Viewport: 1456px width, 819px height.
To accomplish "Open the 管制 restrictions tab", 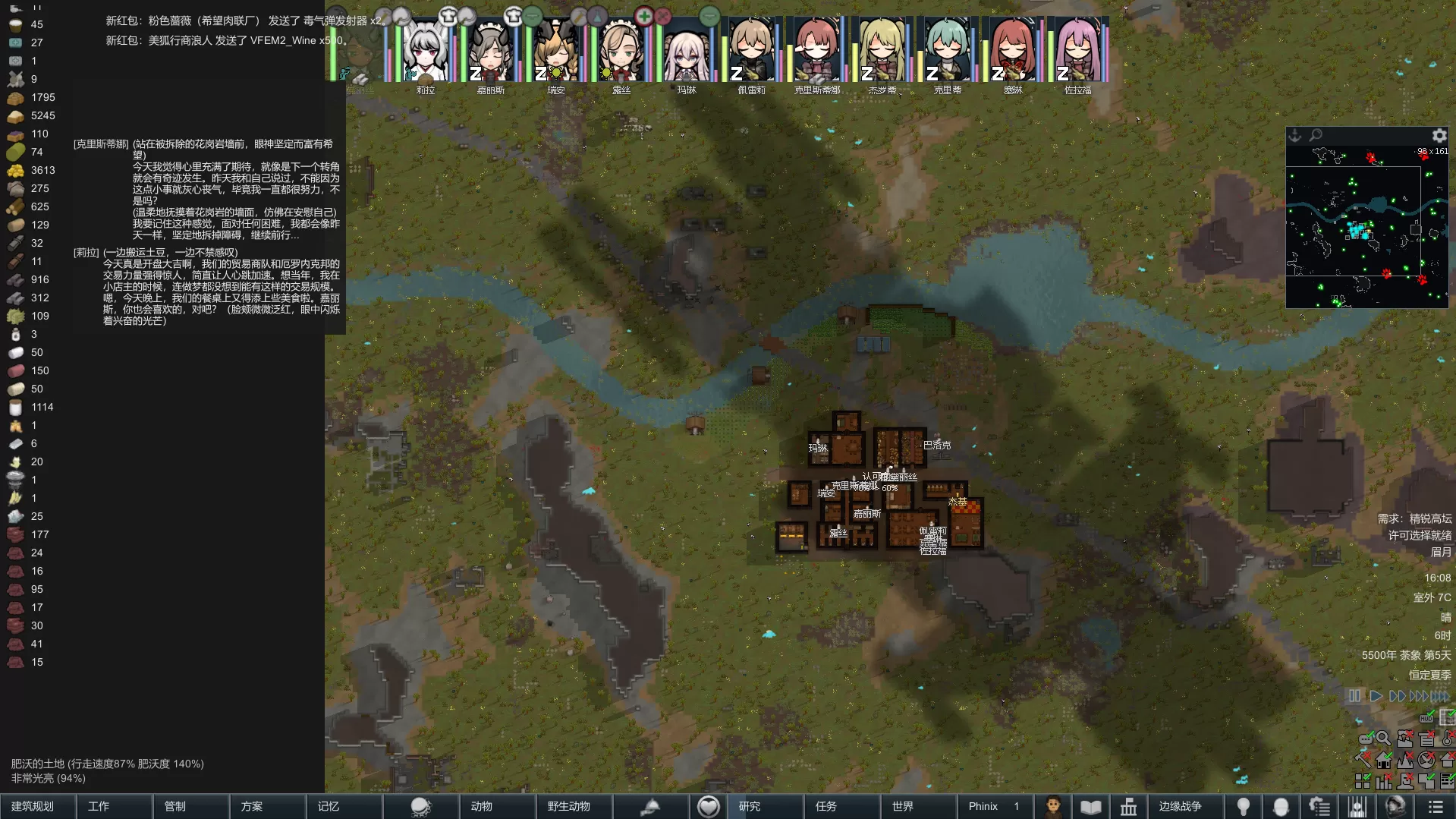I will pyautogui.click(x=175, y=806).
